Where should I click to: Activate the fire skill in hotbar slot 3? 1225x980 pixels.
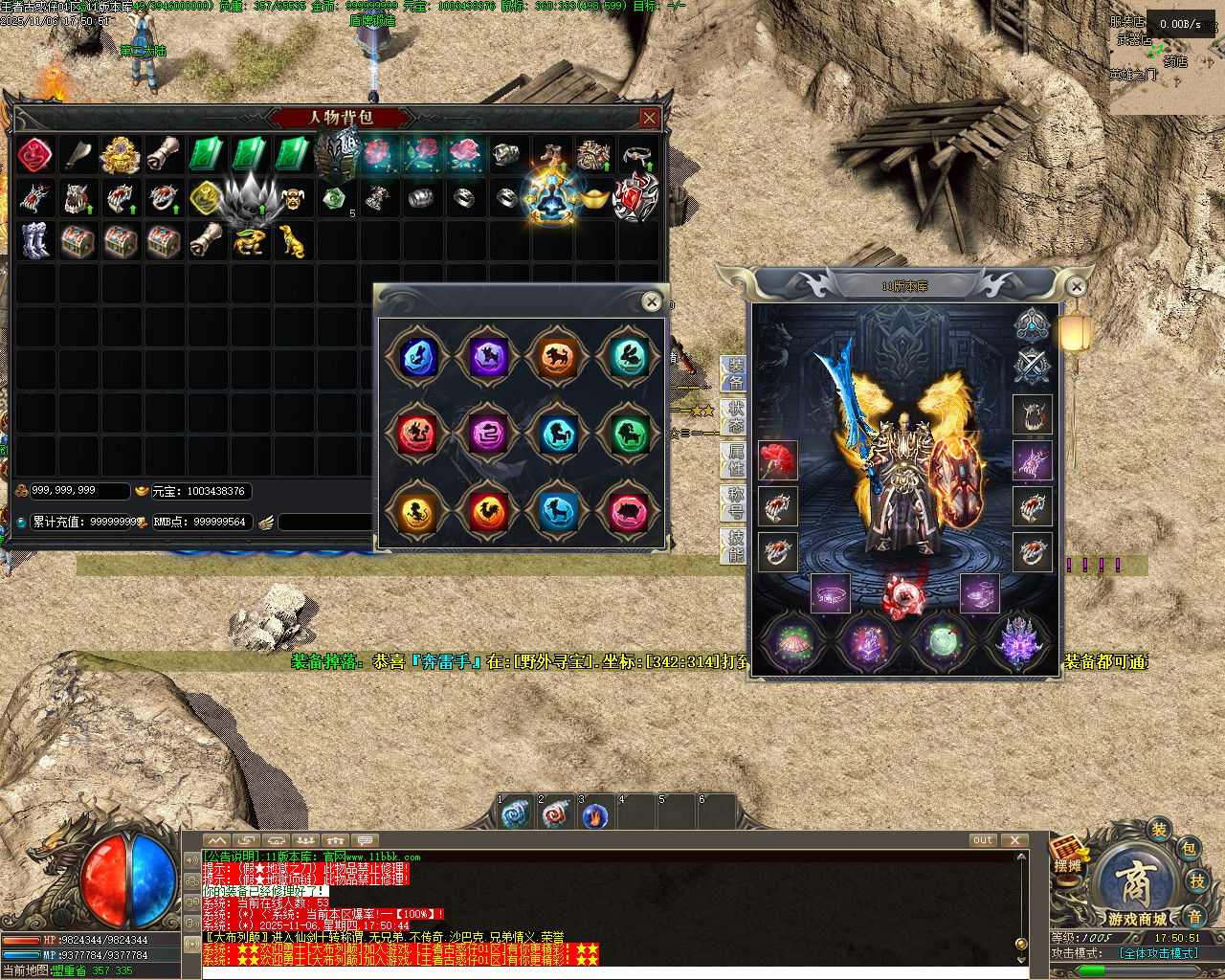(595, 815)
